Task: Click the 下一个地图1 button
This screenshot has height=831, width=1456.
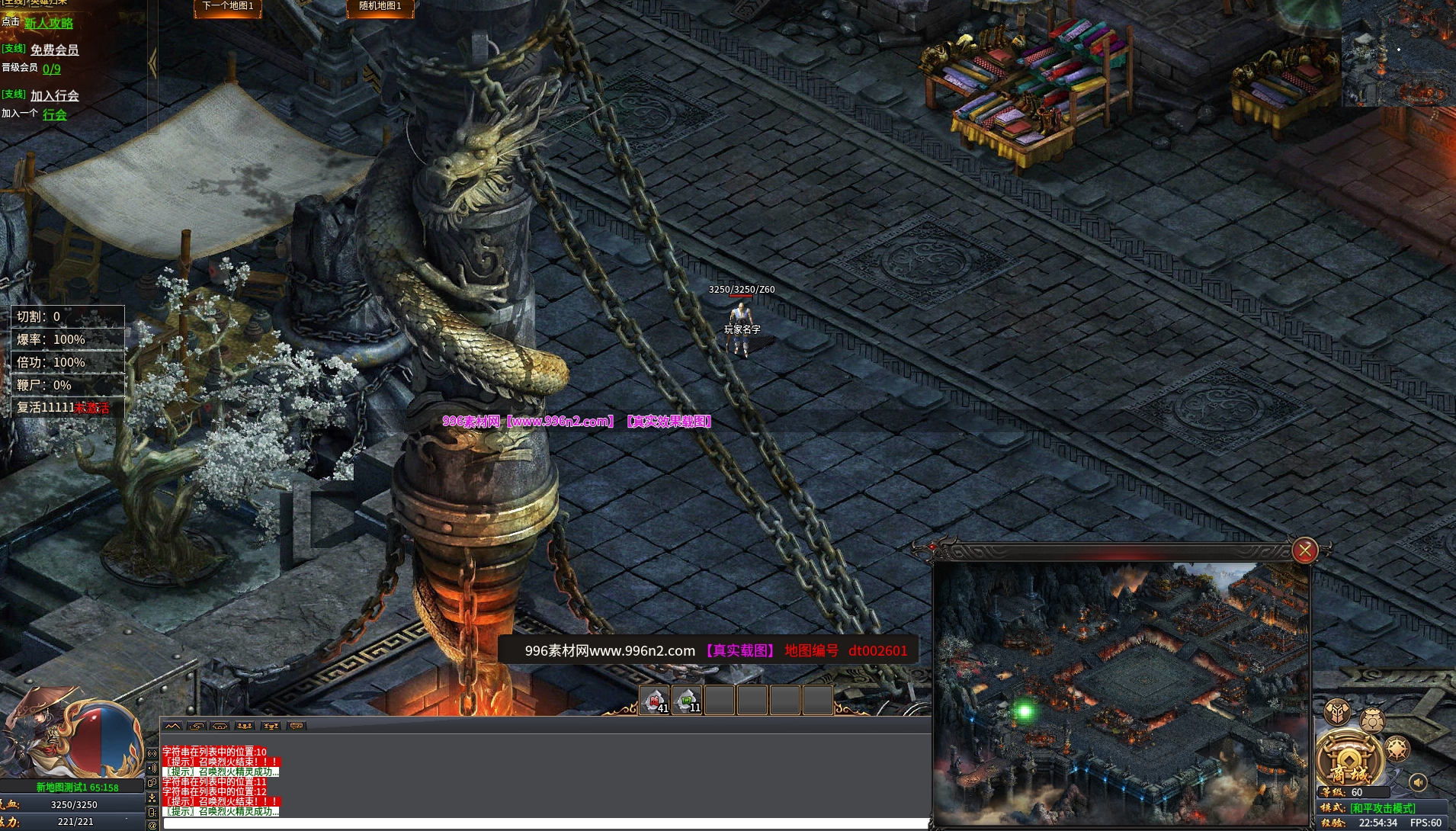Action: point(228,7)
